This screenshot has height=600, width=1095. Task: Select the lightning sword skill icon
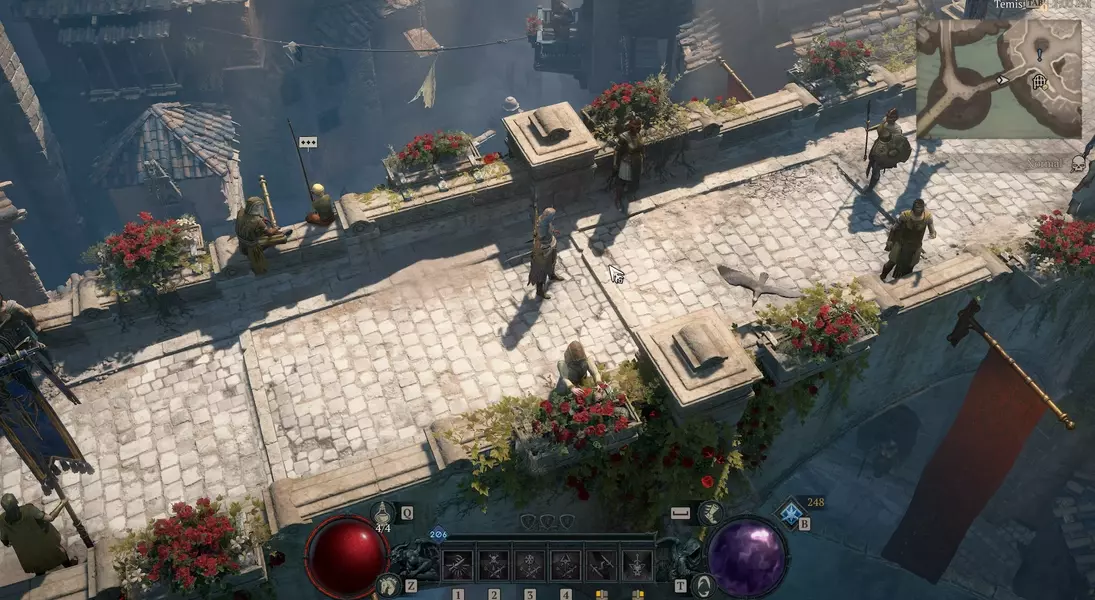[601, 566]
